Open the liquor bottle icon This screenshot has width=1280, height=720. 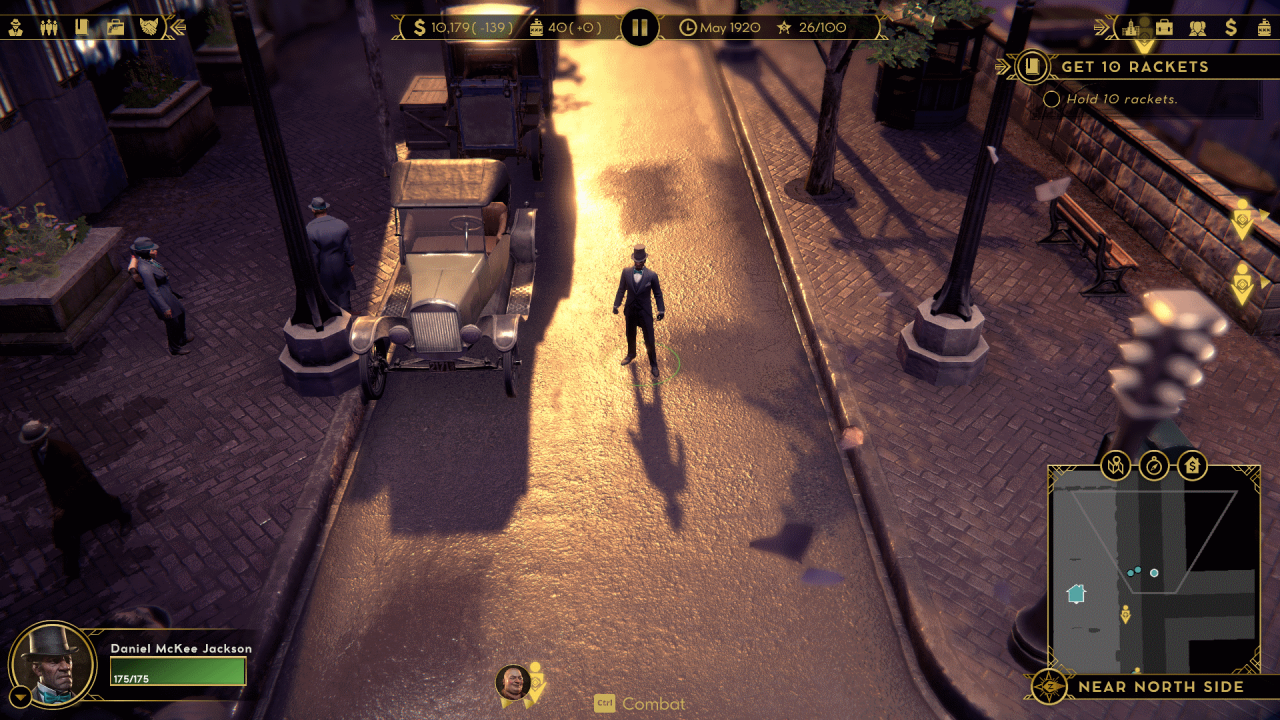point(1264,27)
